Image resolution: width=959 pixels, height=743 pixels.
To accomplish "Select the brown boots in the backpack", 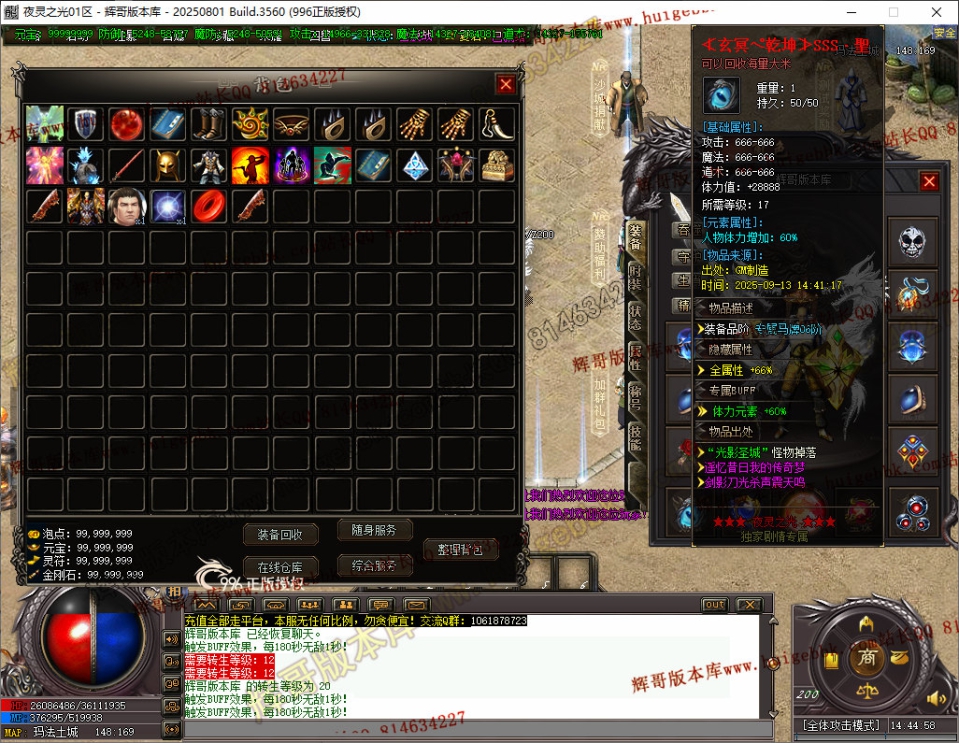I will tap(209, 124).
